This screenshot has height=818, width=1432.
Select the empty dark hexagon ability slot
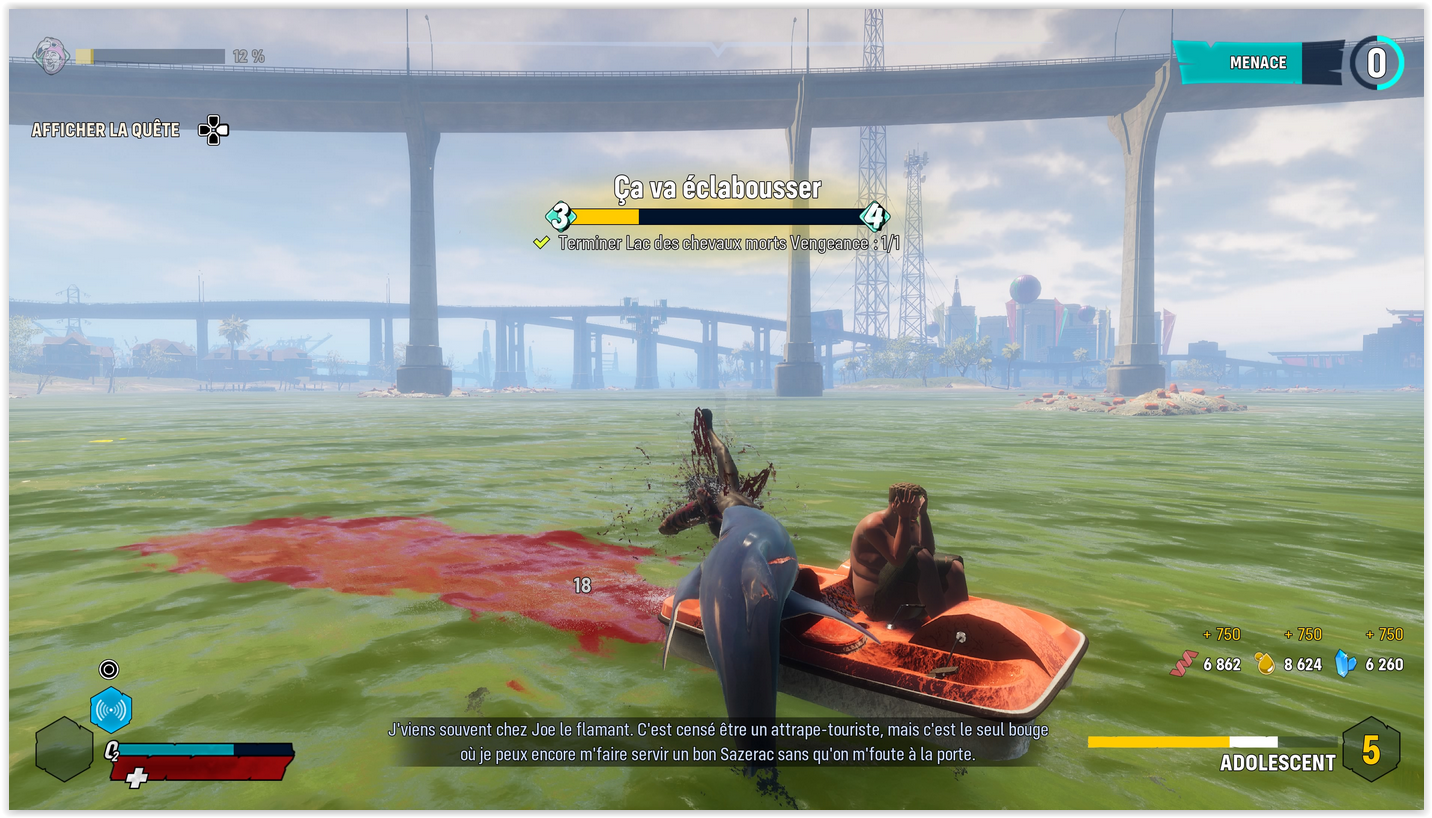tap(64, 749)
